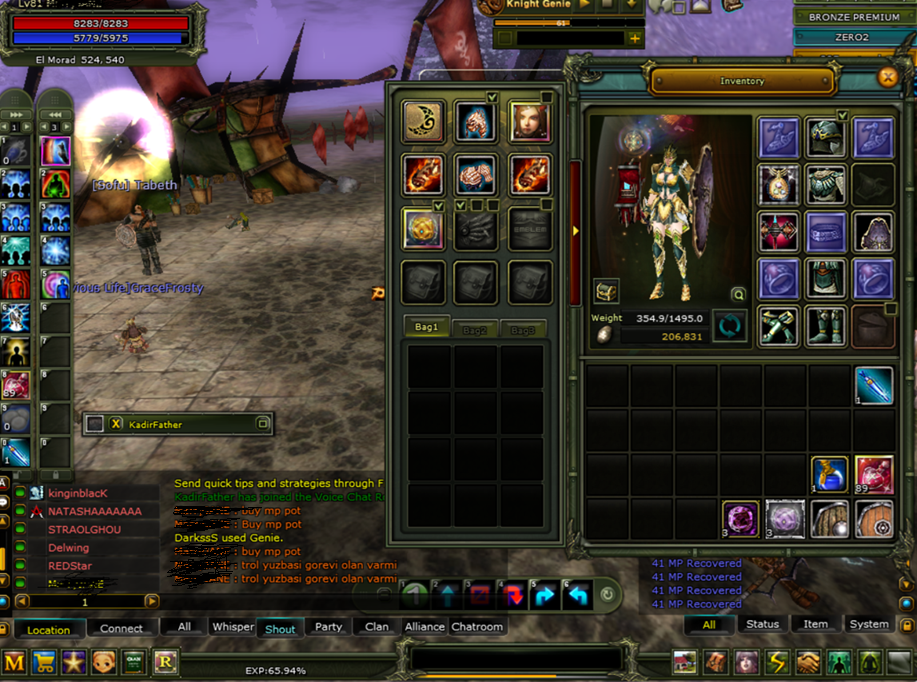
Task: Click the magnifier on character preview
Action: point(738,294)
